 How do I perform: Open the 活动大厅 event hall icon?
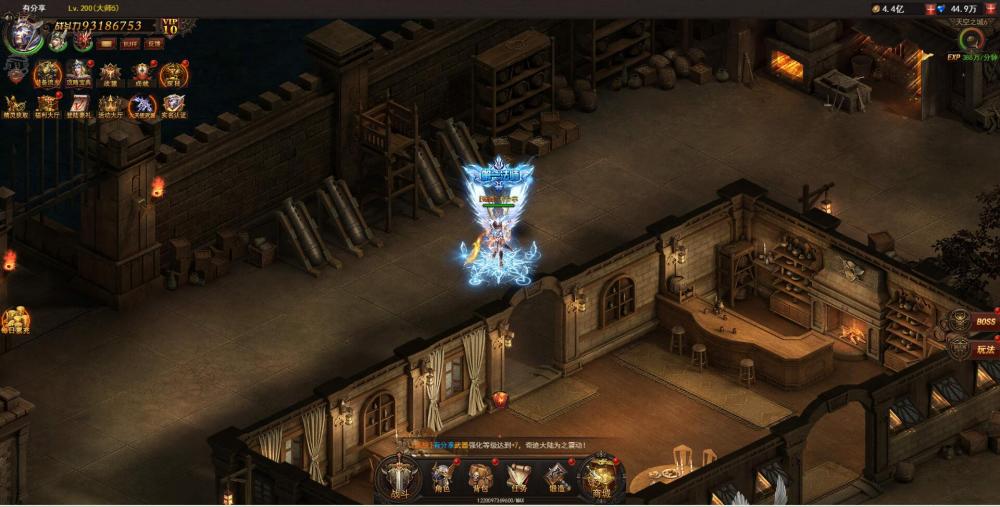tap(110, 104)
